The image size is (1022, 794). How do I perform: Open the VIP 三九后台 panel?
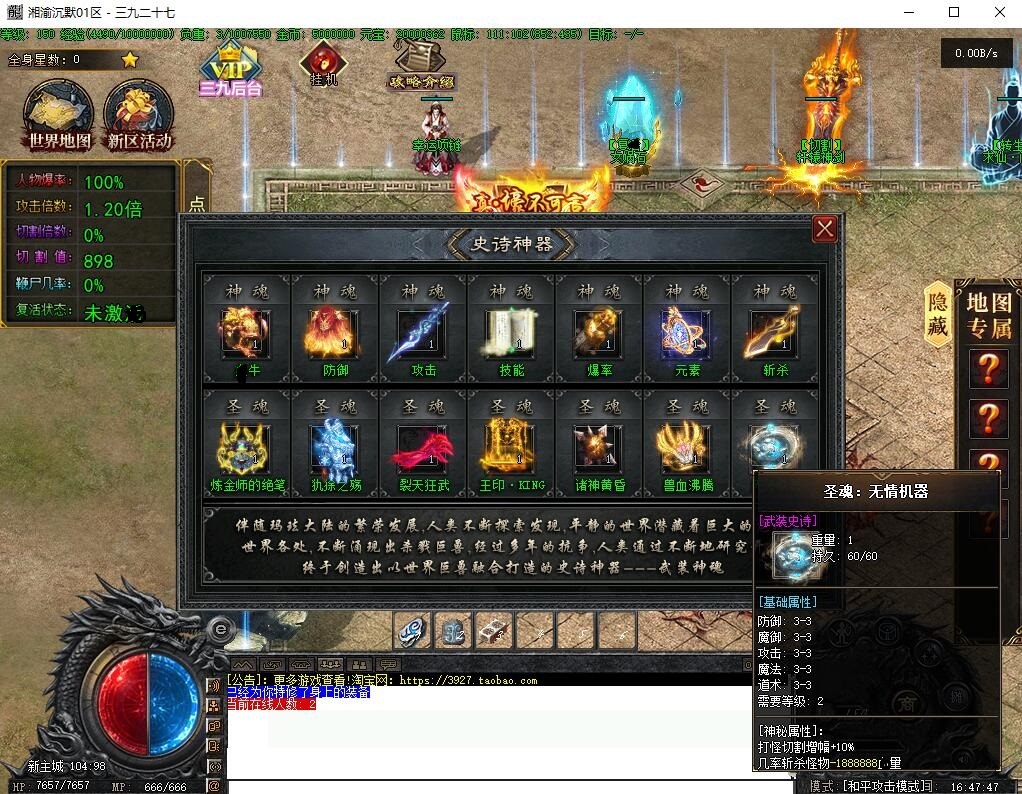231,70
